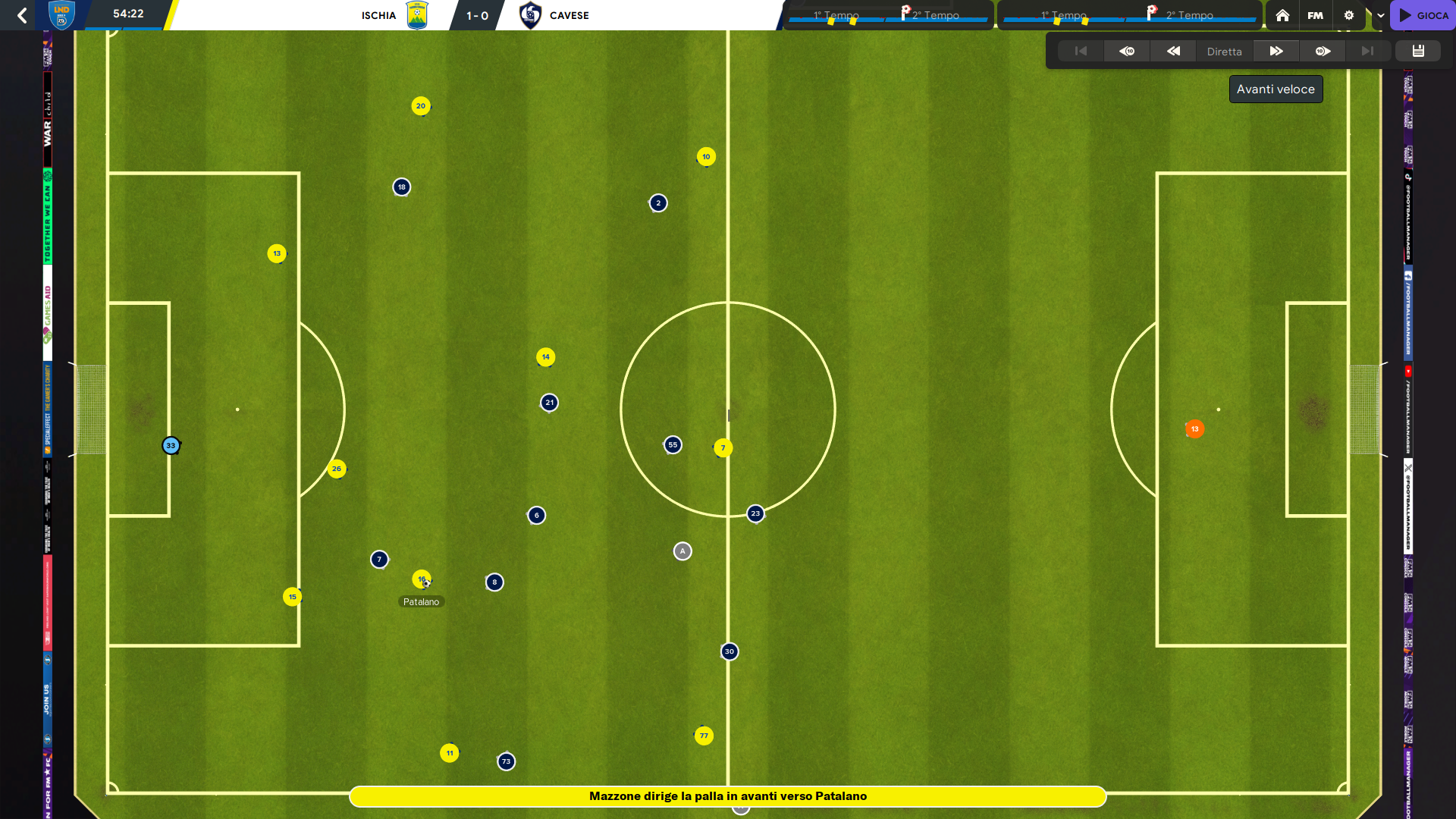
Task: Skip forward 10 seconds
Action: (x=1323, y=51)
